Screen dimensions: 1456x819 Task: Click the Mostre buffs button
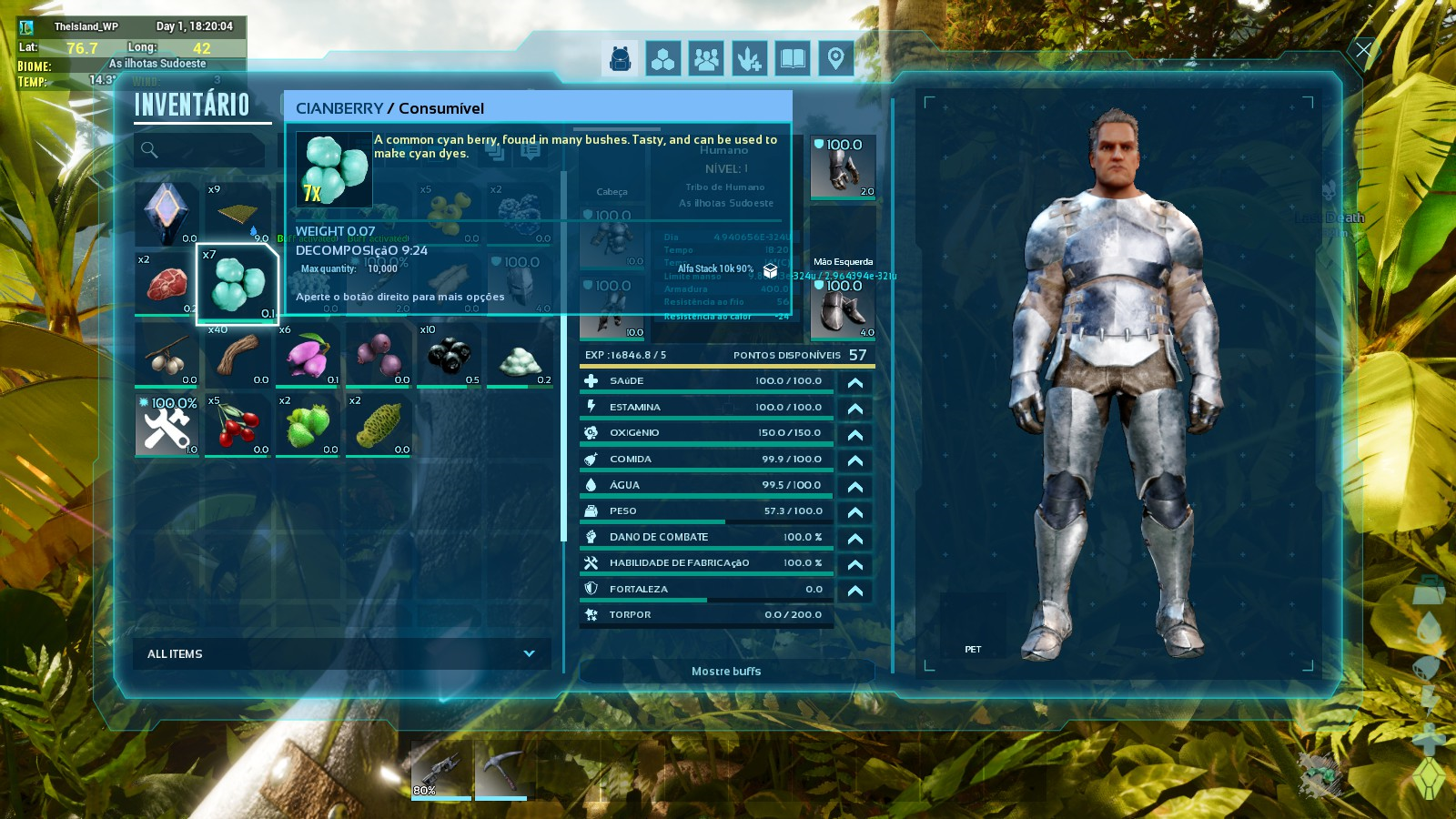(x=726, y=672)
